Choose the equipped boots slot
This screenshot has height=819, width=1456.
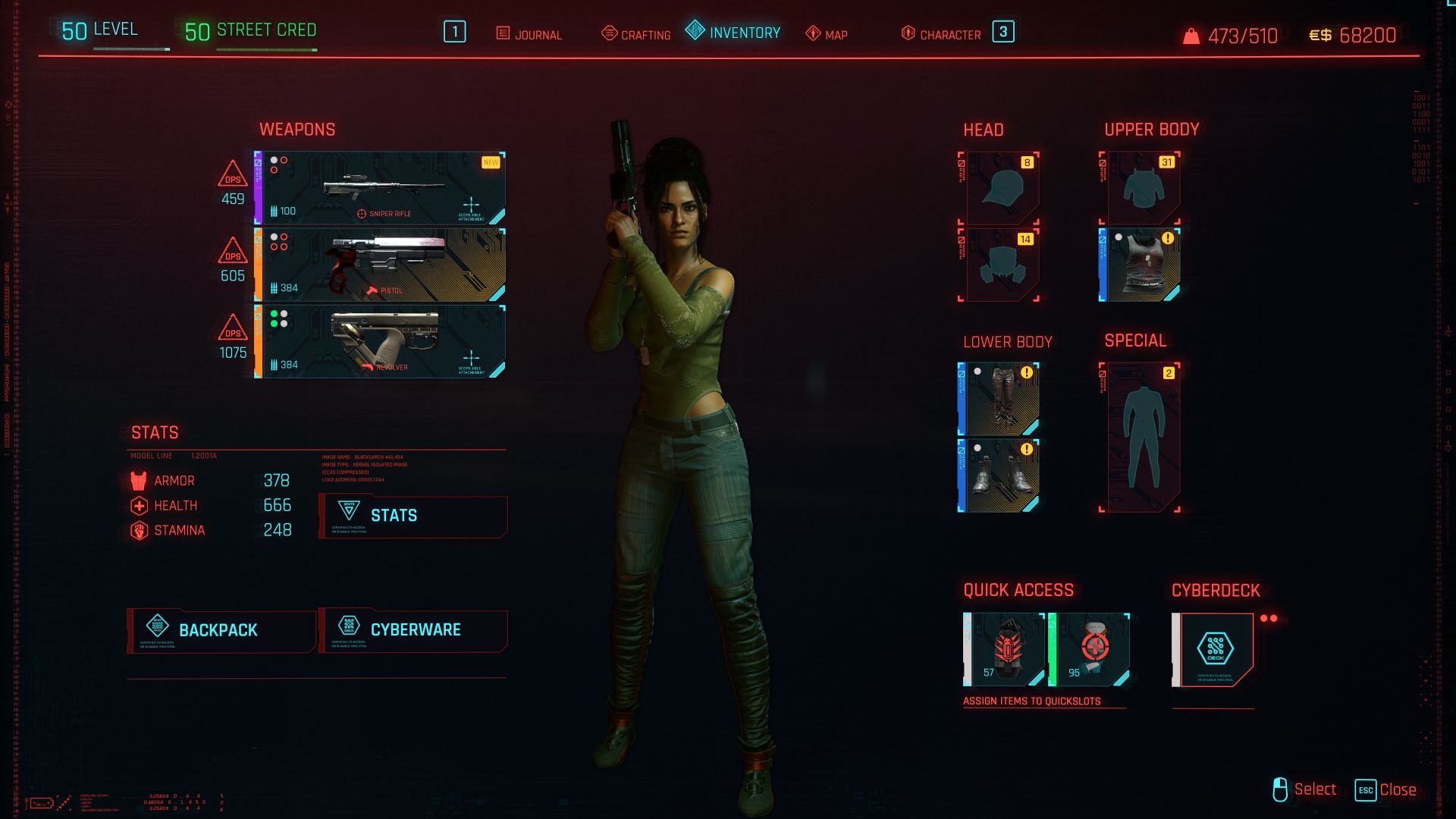point(999,475)
